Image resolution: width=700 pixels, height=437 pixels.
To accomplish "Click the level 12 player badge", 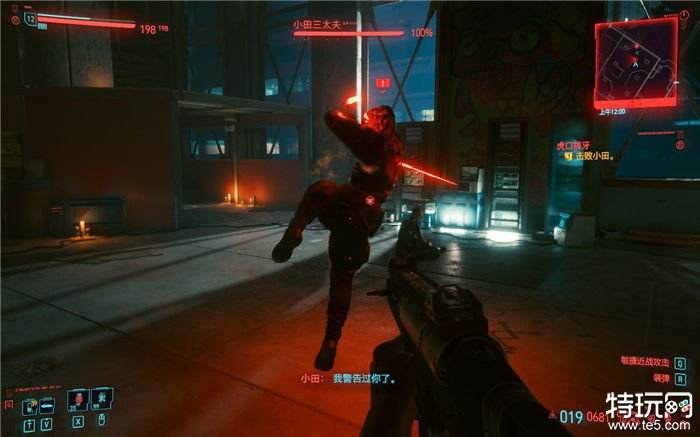I will [30, 19].
